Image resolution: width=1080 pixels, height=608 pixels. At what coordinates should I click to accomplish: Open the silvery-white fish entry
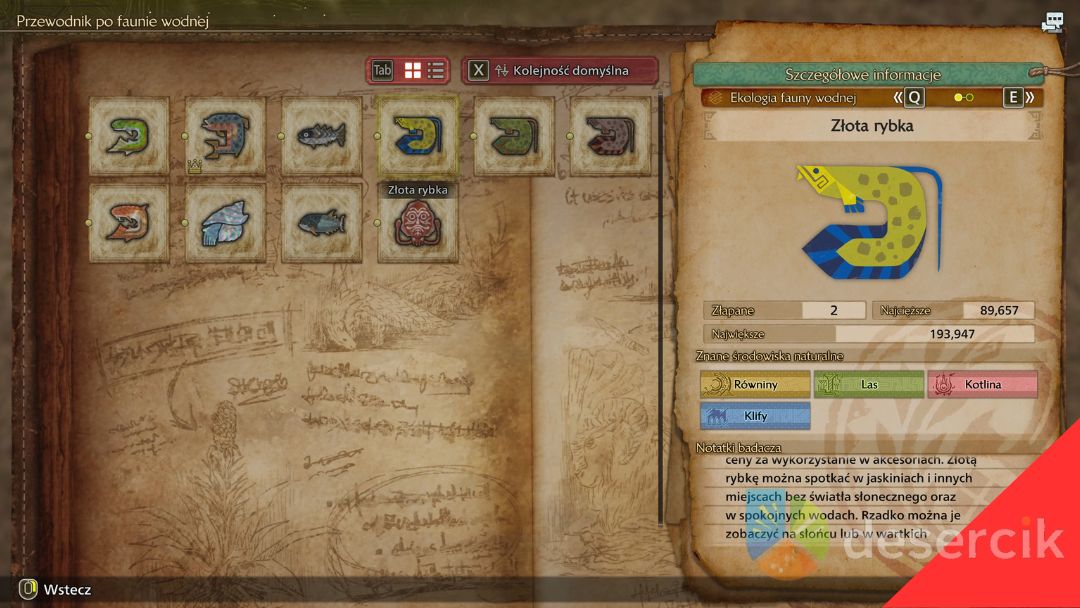tap(225, 222)
